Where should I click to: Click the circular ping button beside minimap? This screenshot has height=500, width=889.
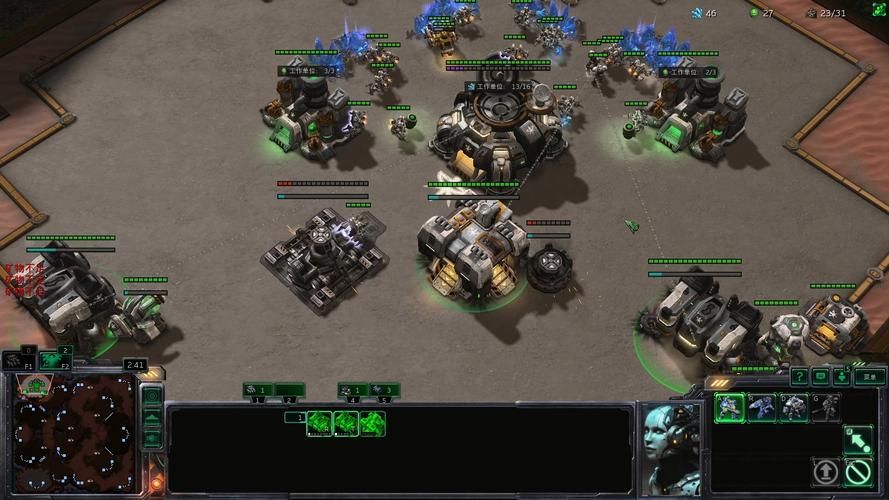(x=152, y=395)
